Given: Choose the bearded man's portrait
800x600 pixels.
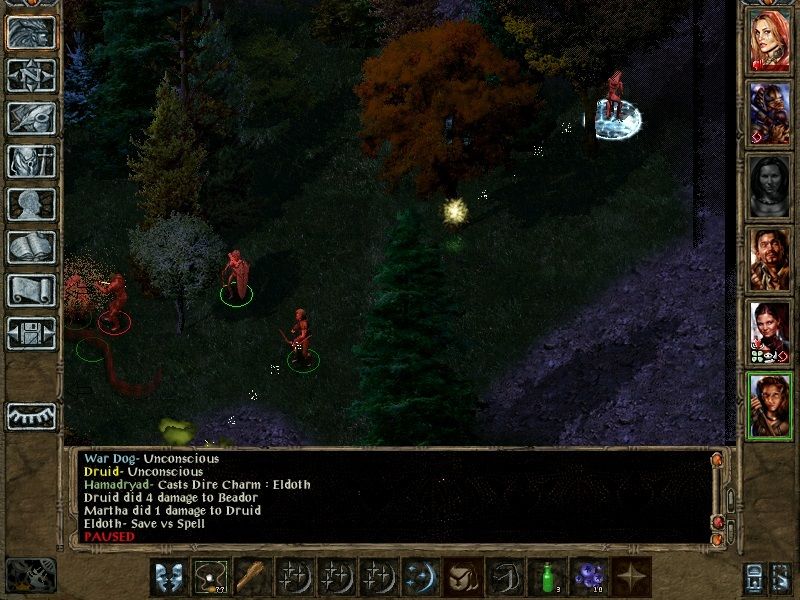Looking at the screenshot, I should pyautogui.click(x=770, y=257).
